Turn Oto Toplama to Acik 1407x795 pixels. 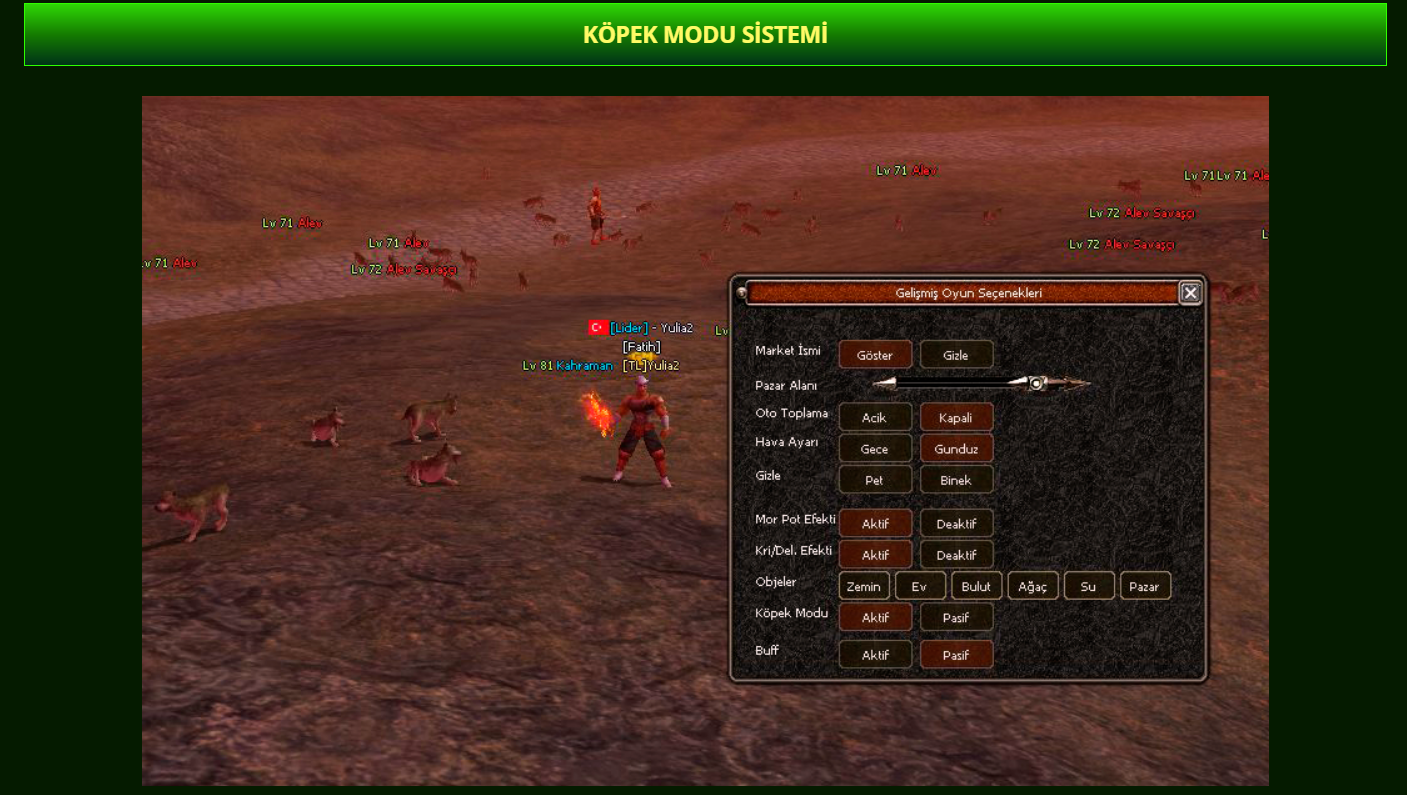coord(875,418)
